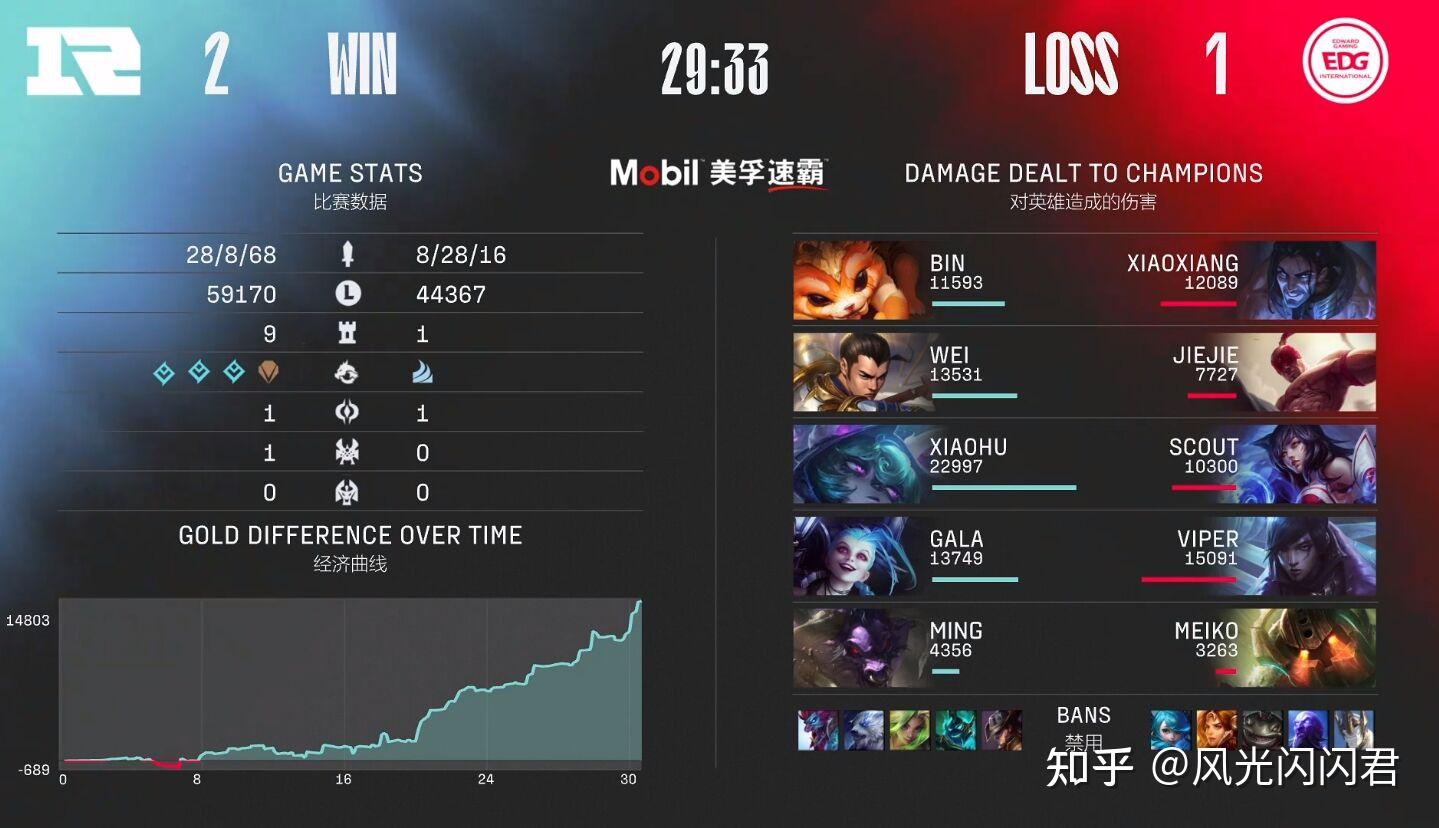Viewport: 1439px width, 828px height.
Task: Click the KDA sword icon in Game Stats
Action: point(349,253)
